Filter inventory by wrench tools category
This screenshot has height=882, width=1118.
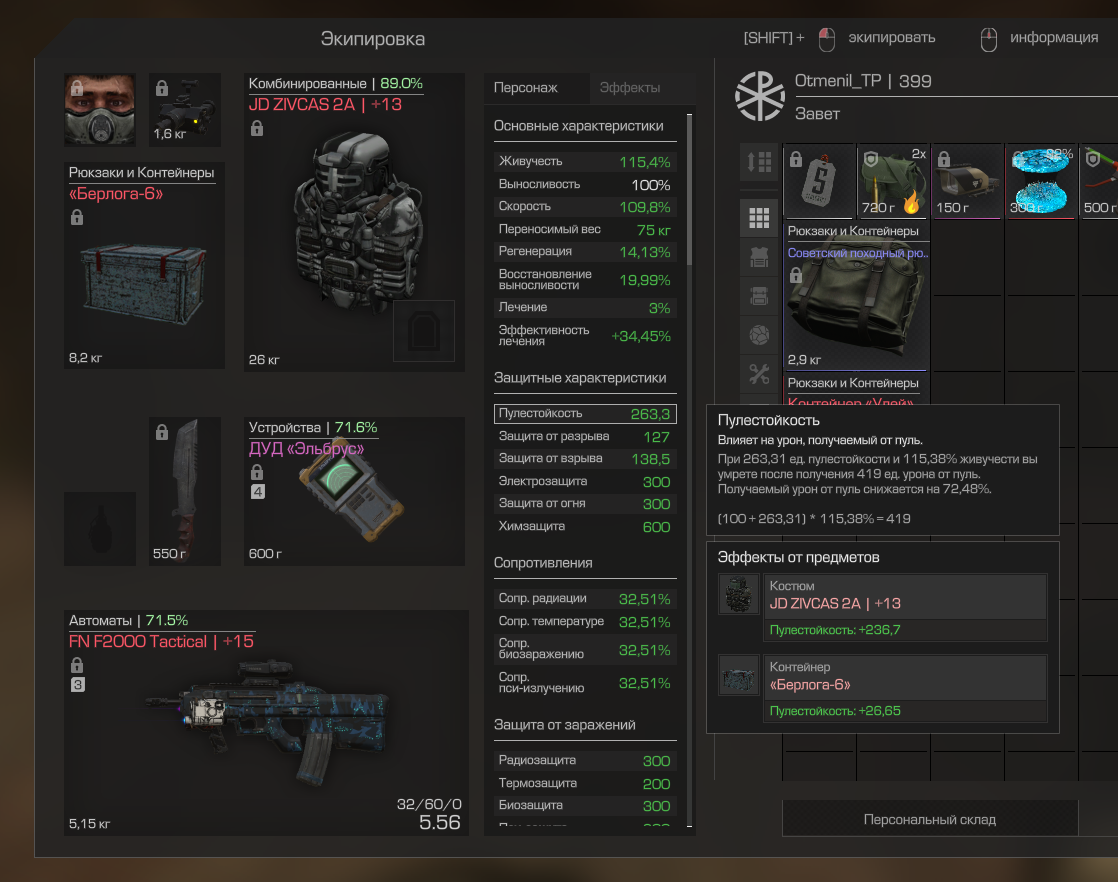click(x=758, y=374)
